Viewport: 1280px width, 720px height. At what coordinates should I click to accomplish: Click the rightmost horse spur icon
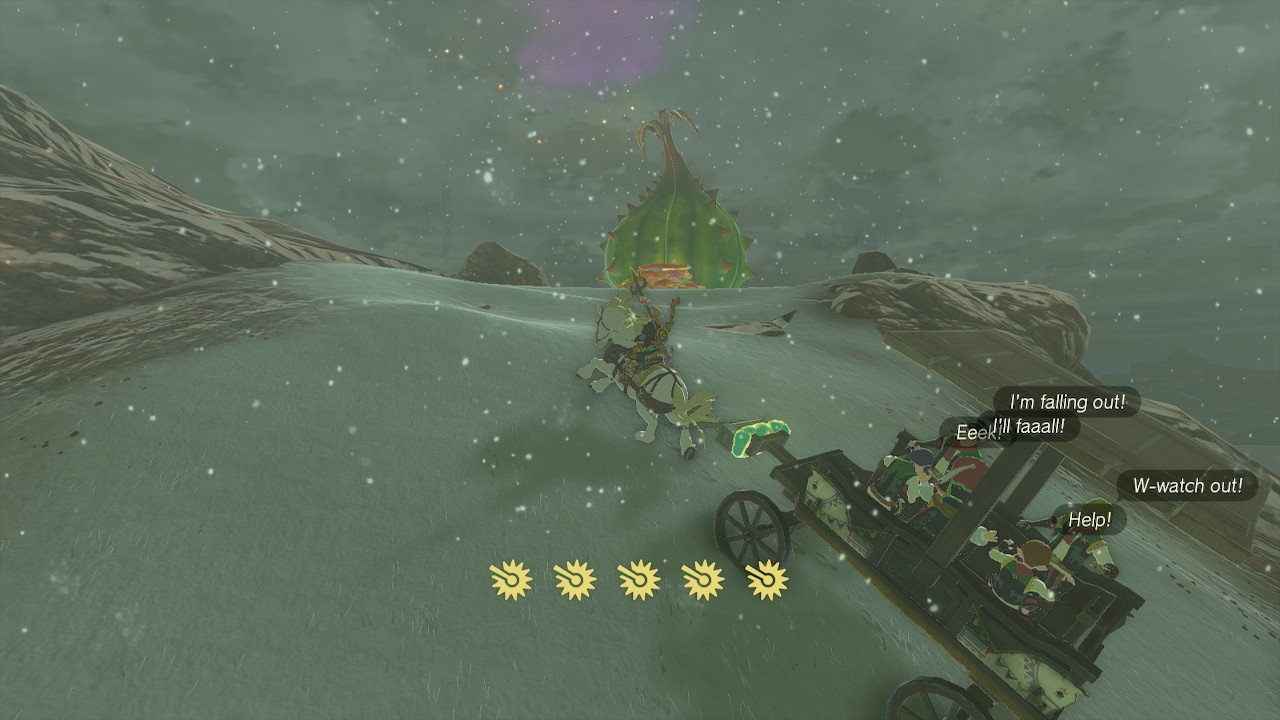click(x=768, y=578)
